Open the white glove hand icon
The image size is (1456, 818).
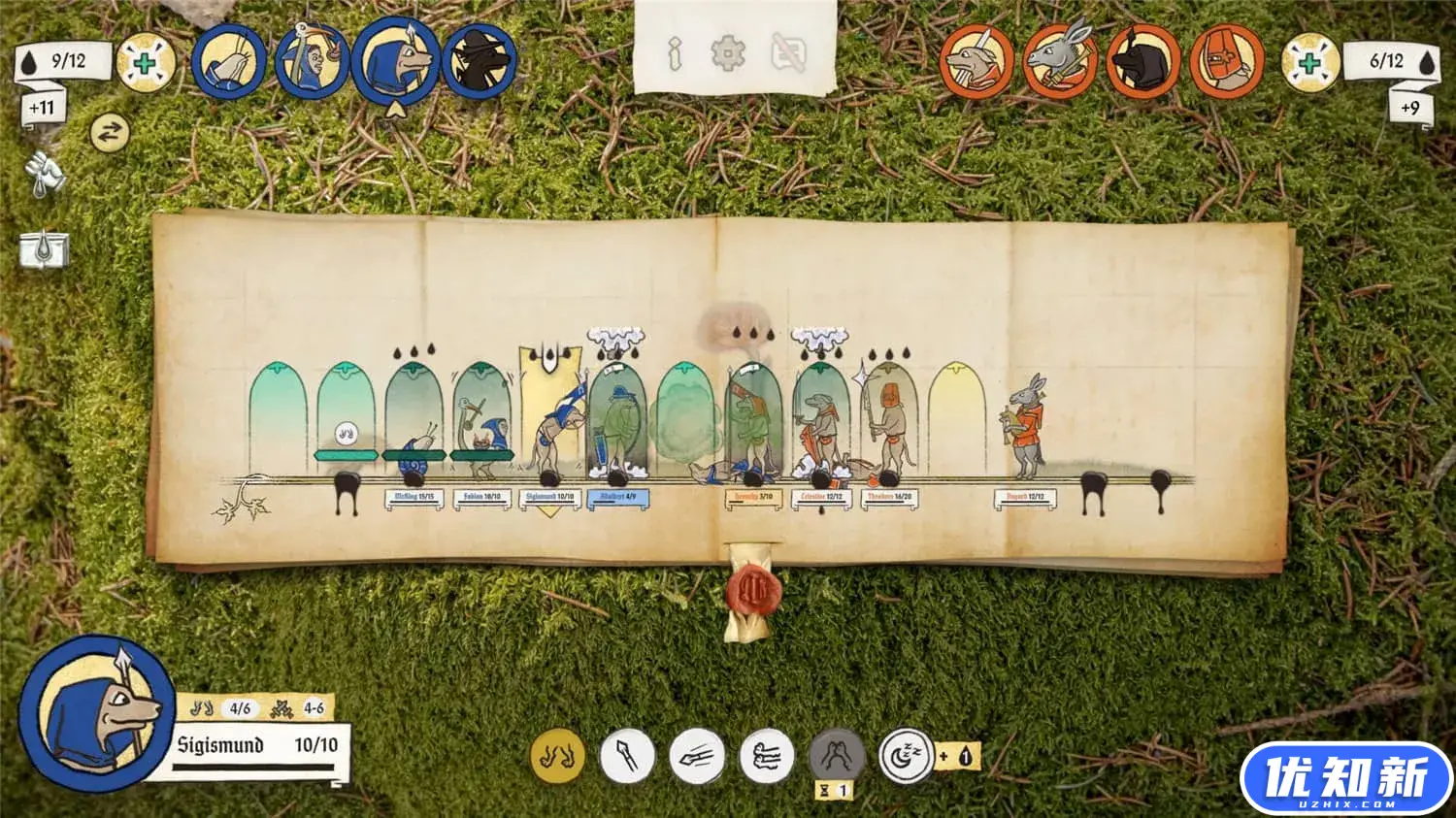[44, 175]
